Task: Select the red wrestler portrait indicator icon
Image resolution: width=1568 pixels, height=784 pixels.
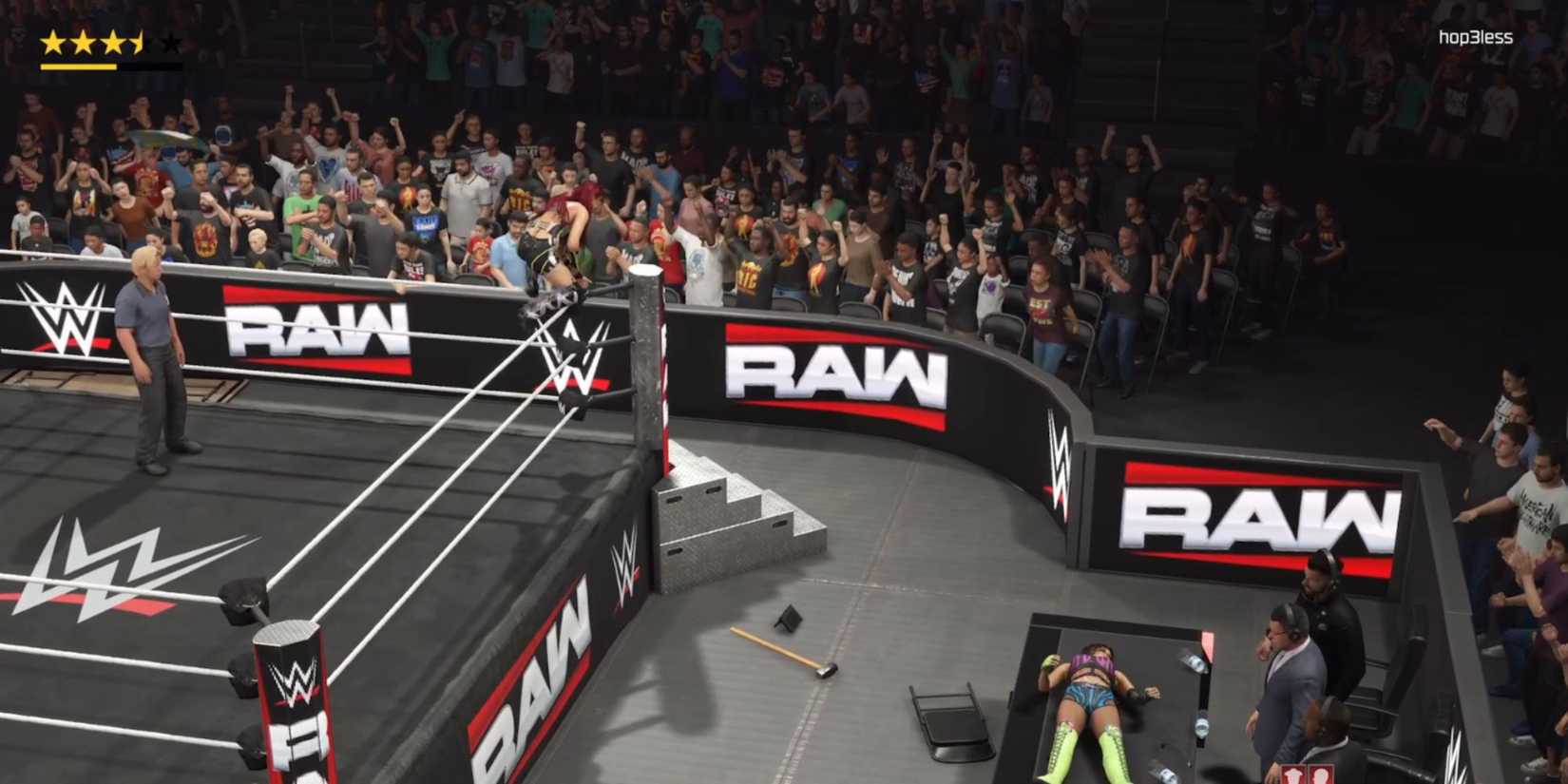Action: [1321, 773]
